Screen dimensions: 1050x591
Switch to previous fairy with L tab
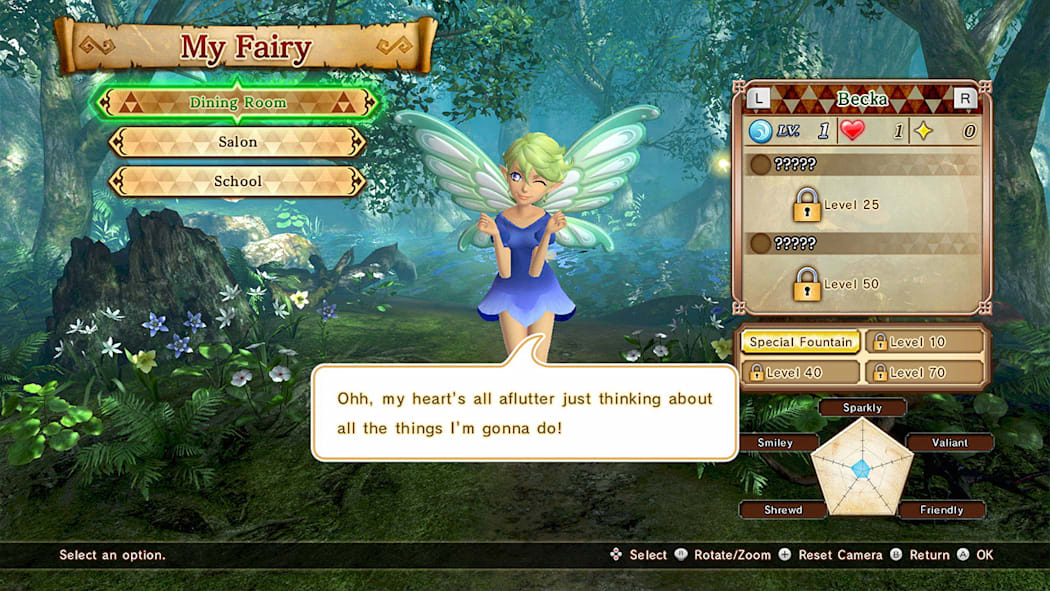coord(760,98)
